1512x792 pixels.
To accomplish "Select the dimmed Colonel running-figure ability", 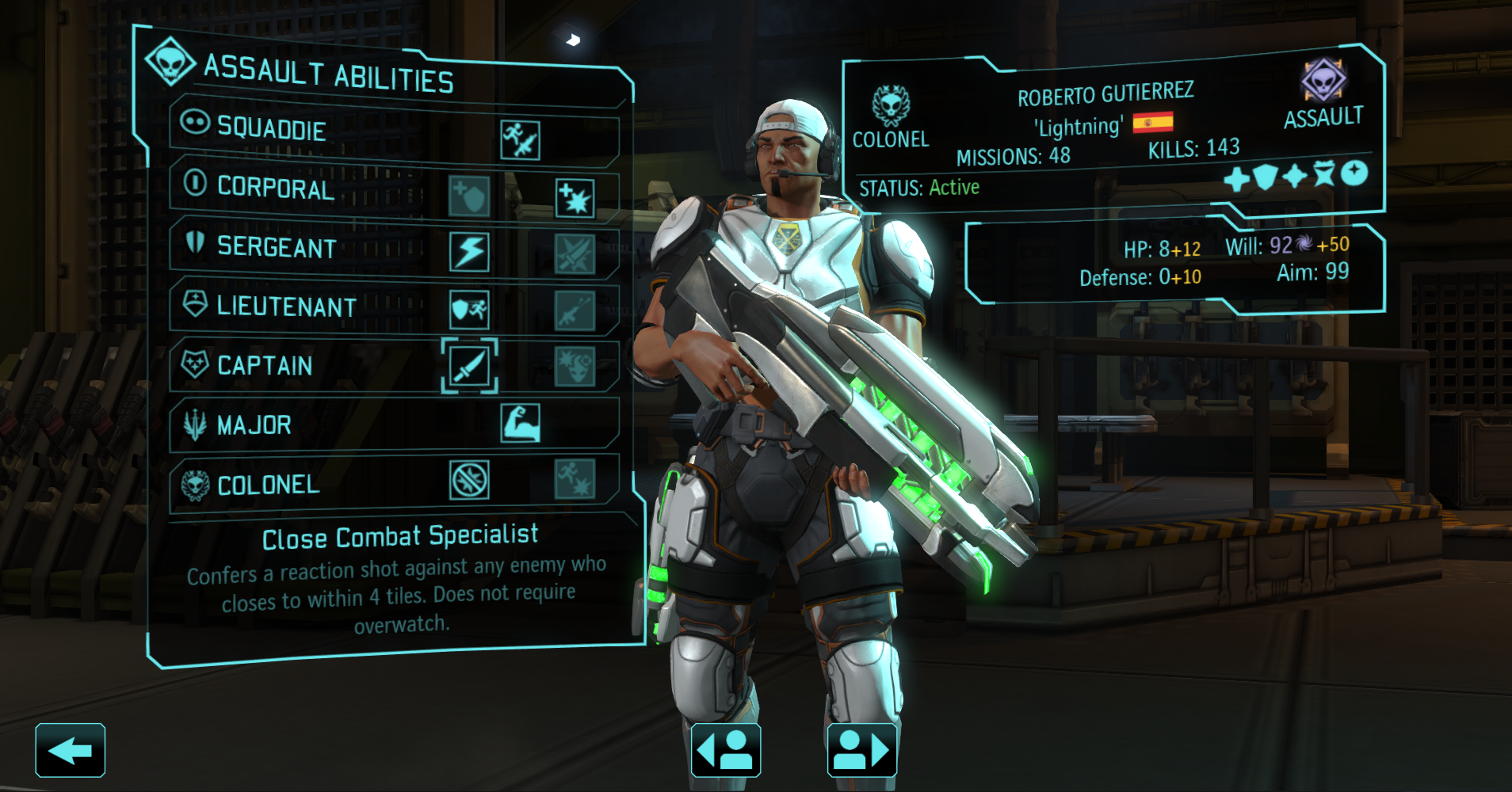I will click(575, 479).
